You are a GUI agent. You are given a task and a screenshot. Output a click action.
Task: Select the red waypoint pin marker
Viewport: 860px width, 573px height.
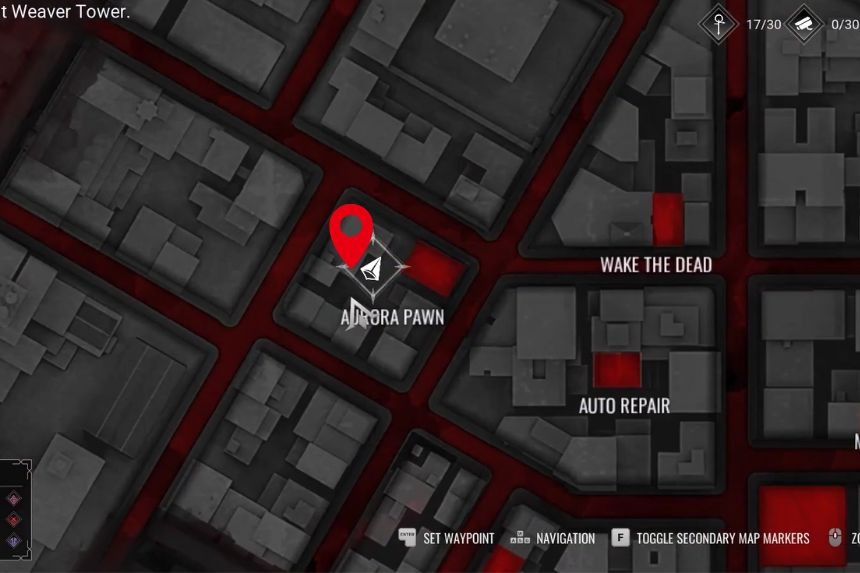coord(351,234)
